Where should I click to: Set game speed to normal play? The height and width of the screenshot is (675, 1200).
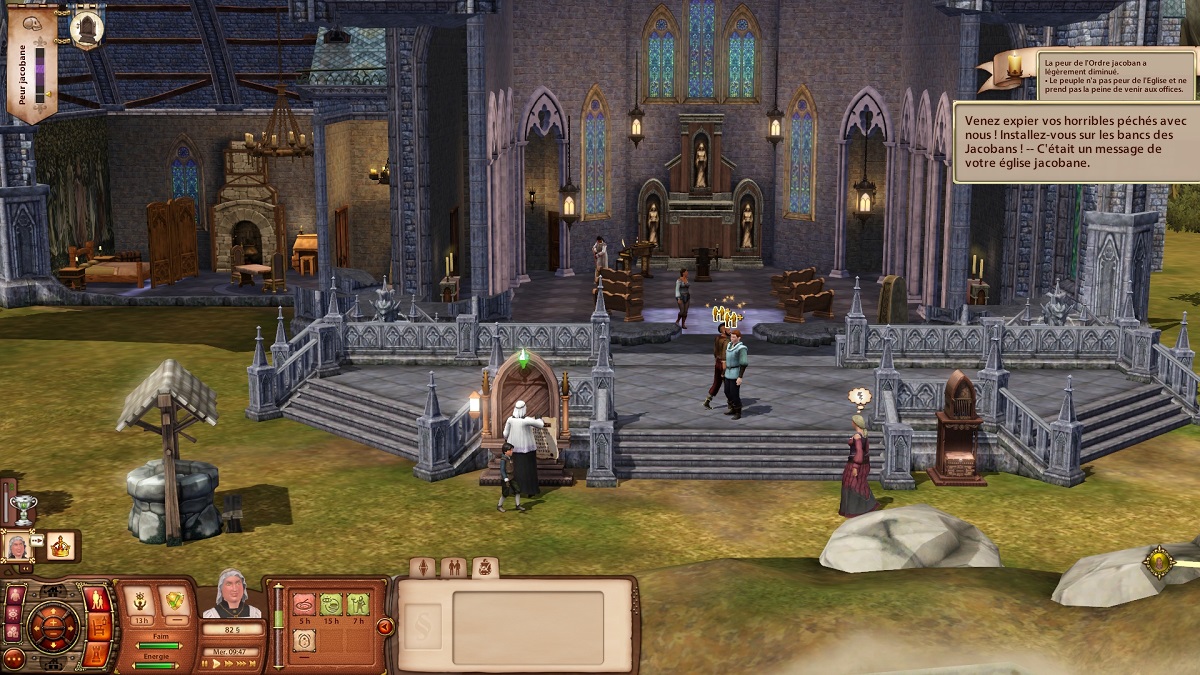(217, 663)
